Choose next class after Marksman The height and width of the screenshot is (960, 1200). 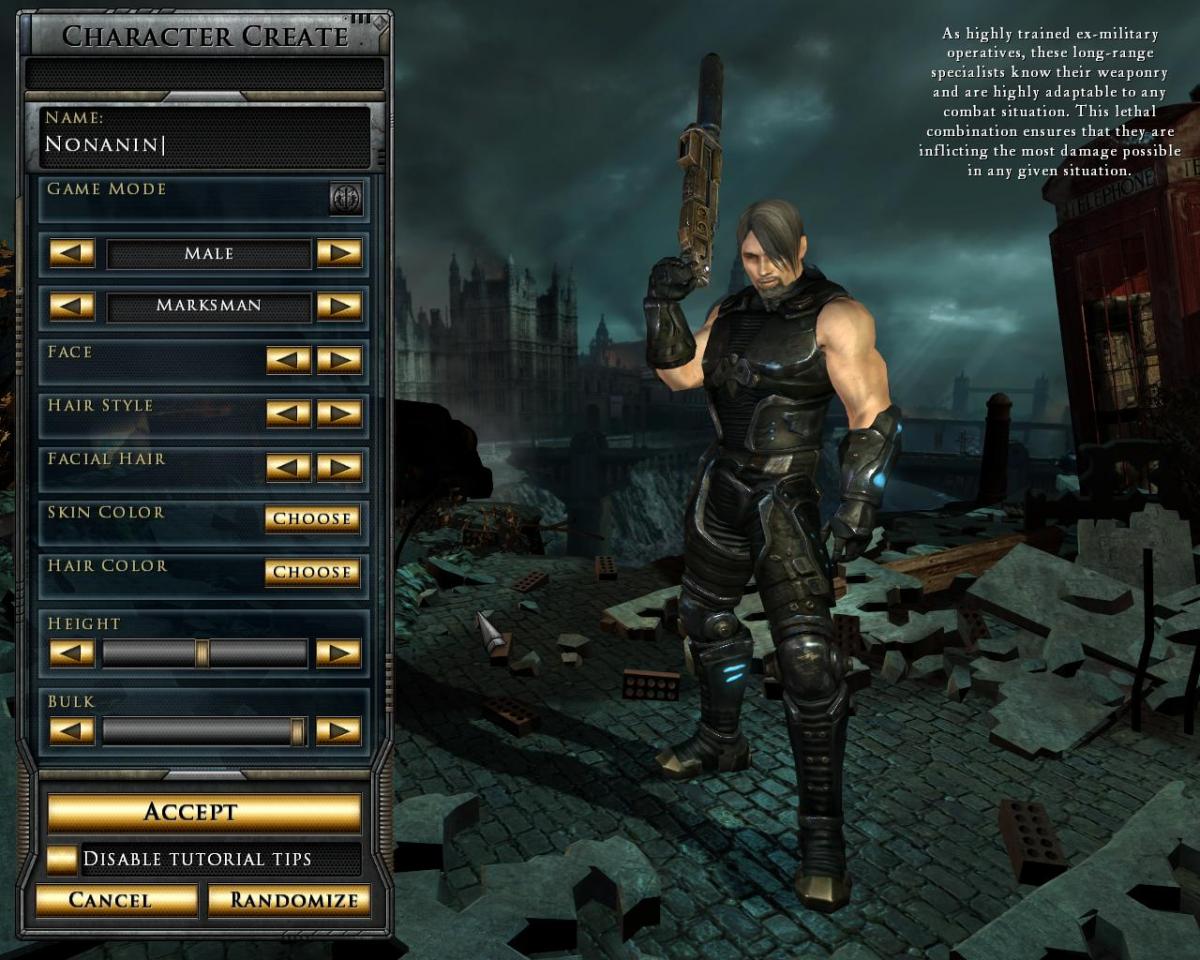tap(339, 306)
